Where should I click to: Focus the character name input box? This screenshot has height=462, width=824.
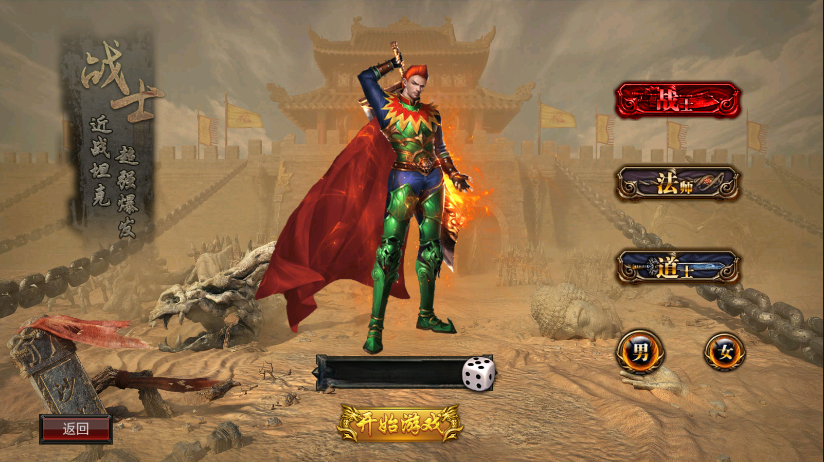pos(388,373)
